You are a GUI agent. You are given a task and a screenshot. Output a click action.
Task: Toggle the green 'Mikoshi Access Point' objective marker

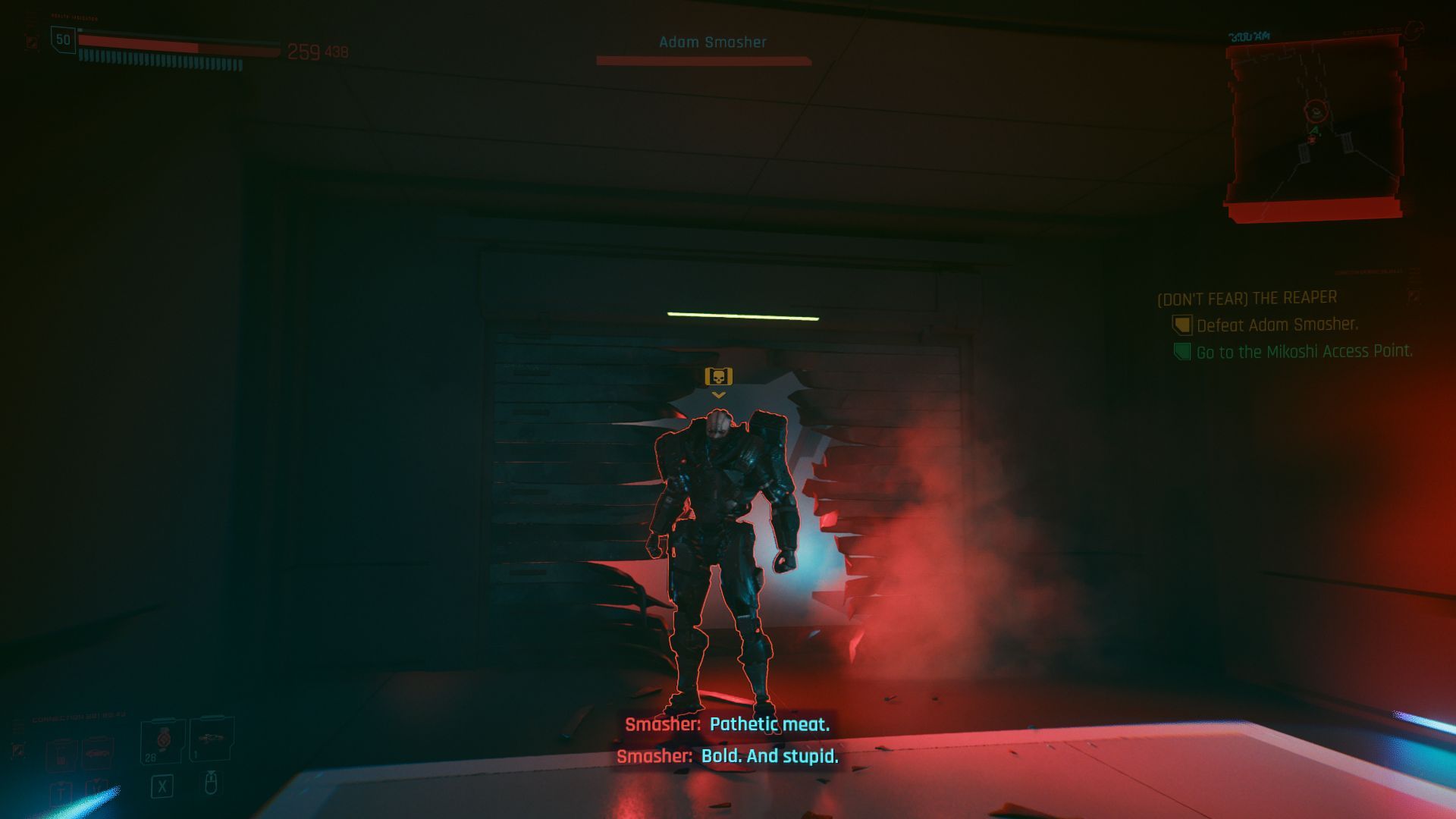[1181, 352]
